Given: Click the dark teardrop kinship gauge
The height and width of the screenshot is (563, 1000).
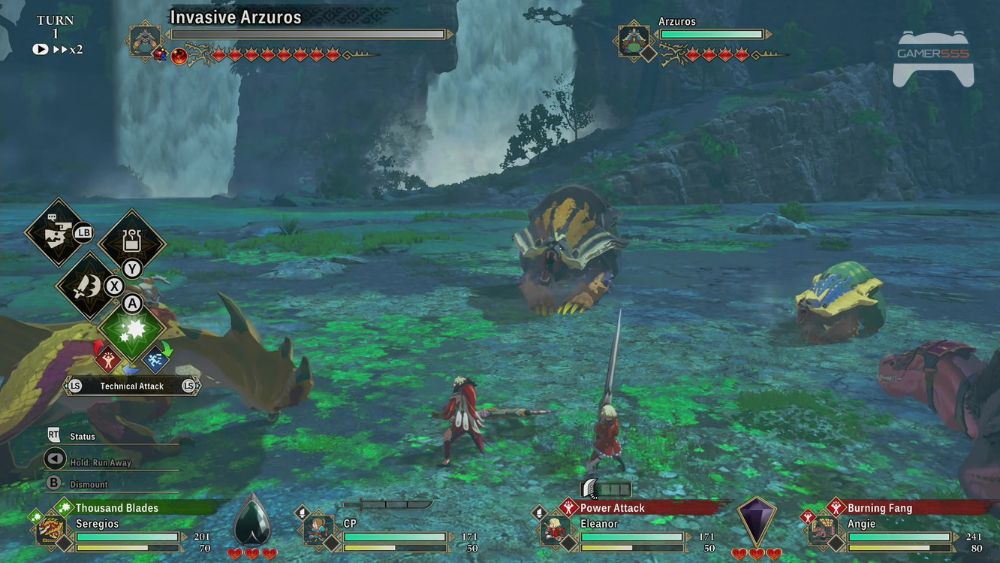Looking at the screenshot, I should coord(251,522).
